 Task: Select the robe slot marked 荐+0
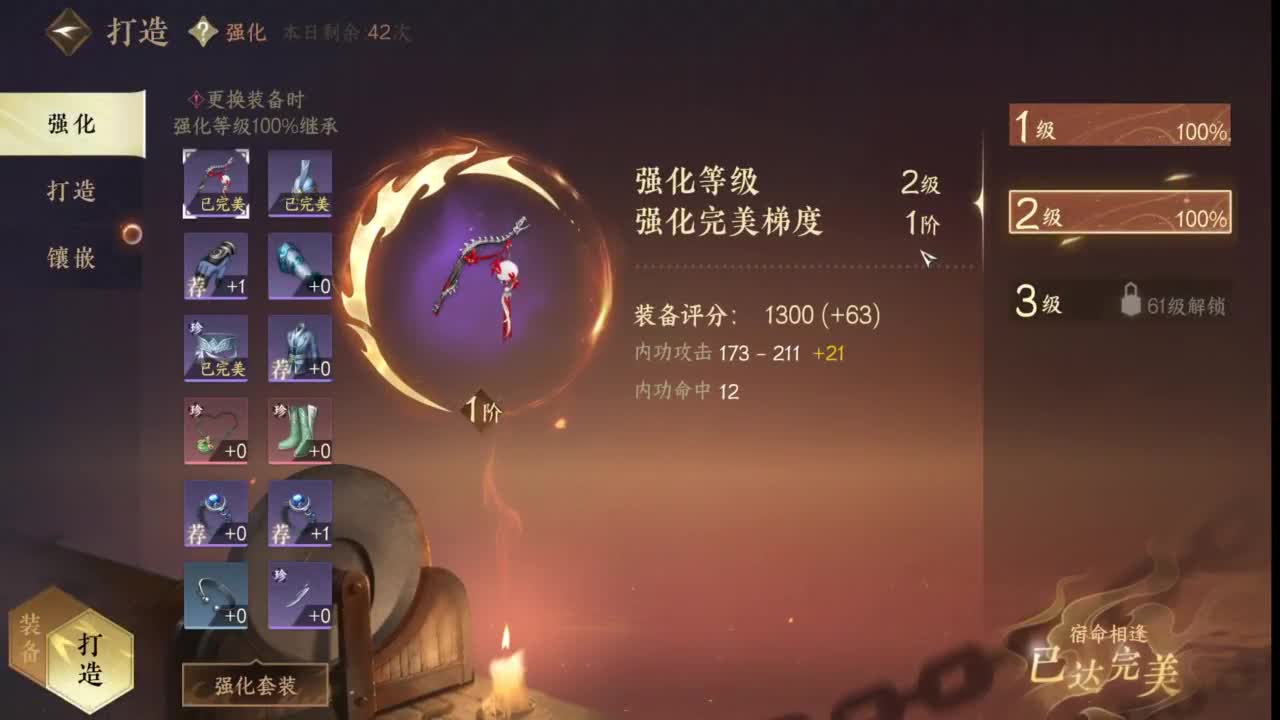click(300, 345)
